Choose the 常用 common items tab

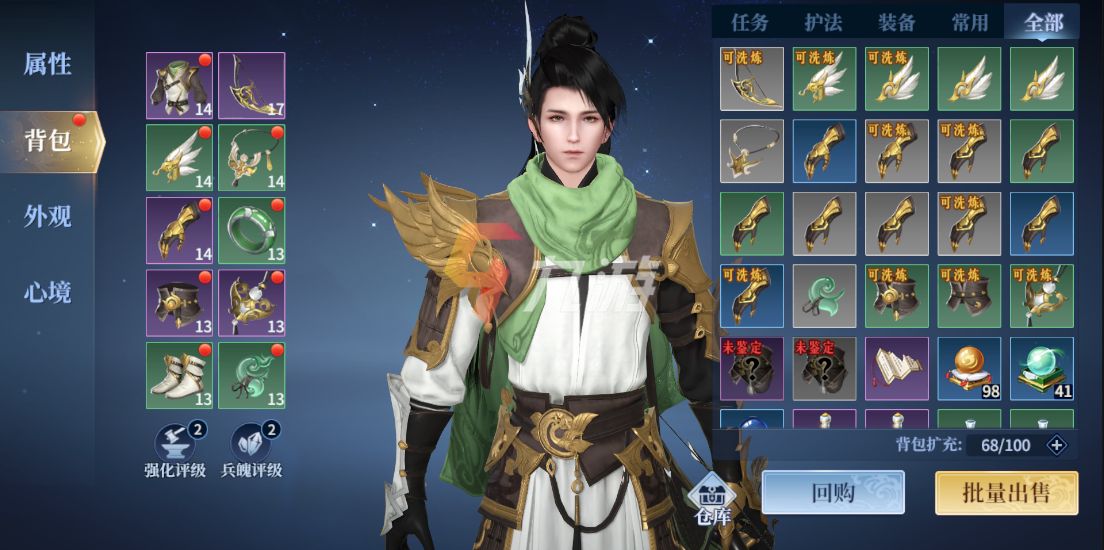[969, 22]
